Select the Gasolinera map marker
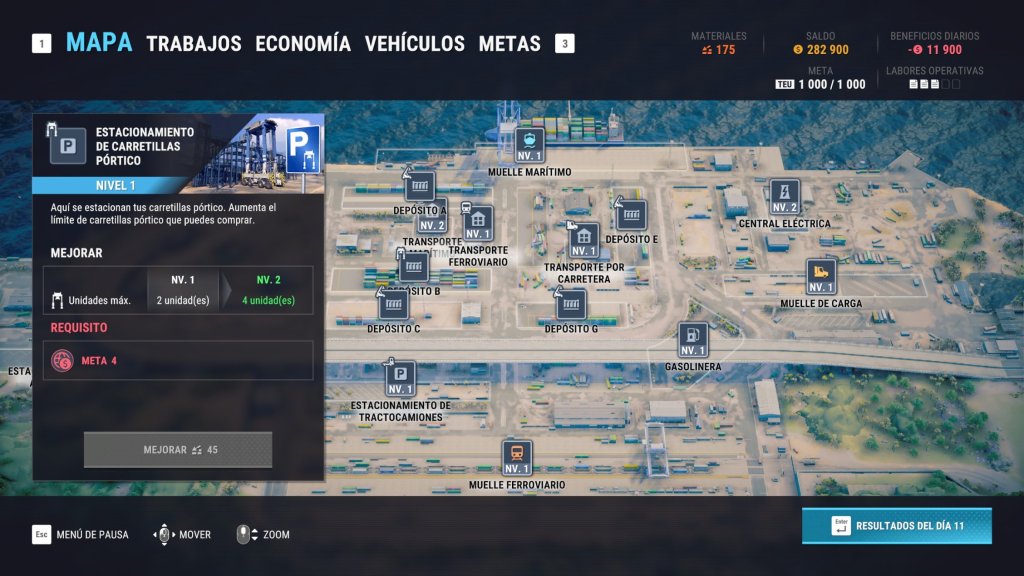1024x576 pixels. pyautogui.click(x=692, y=341)
